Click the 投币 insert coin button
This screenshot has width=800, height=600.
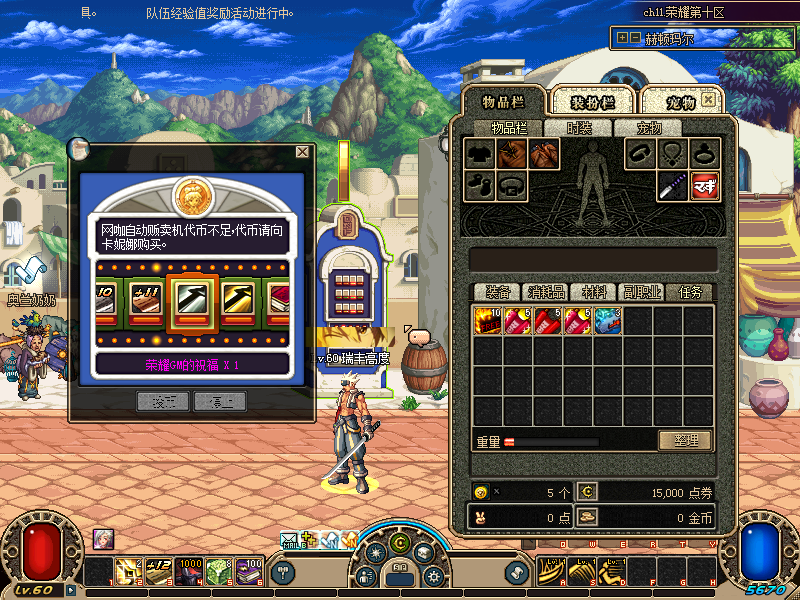pyautogui.click(x=162, y=401)
